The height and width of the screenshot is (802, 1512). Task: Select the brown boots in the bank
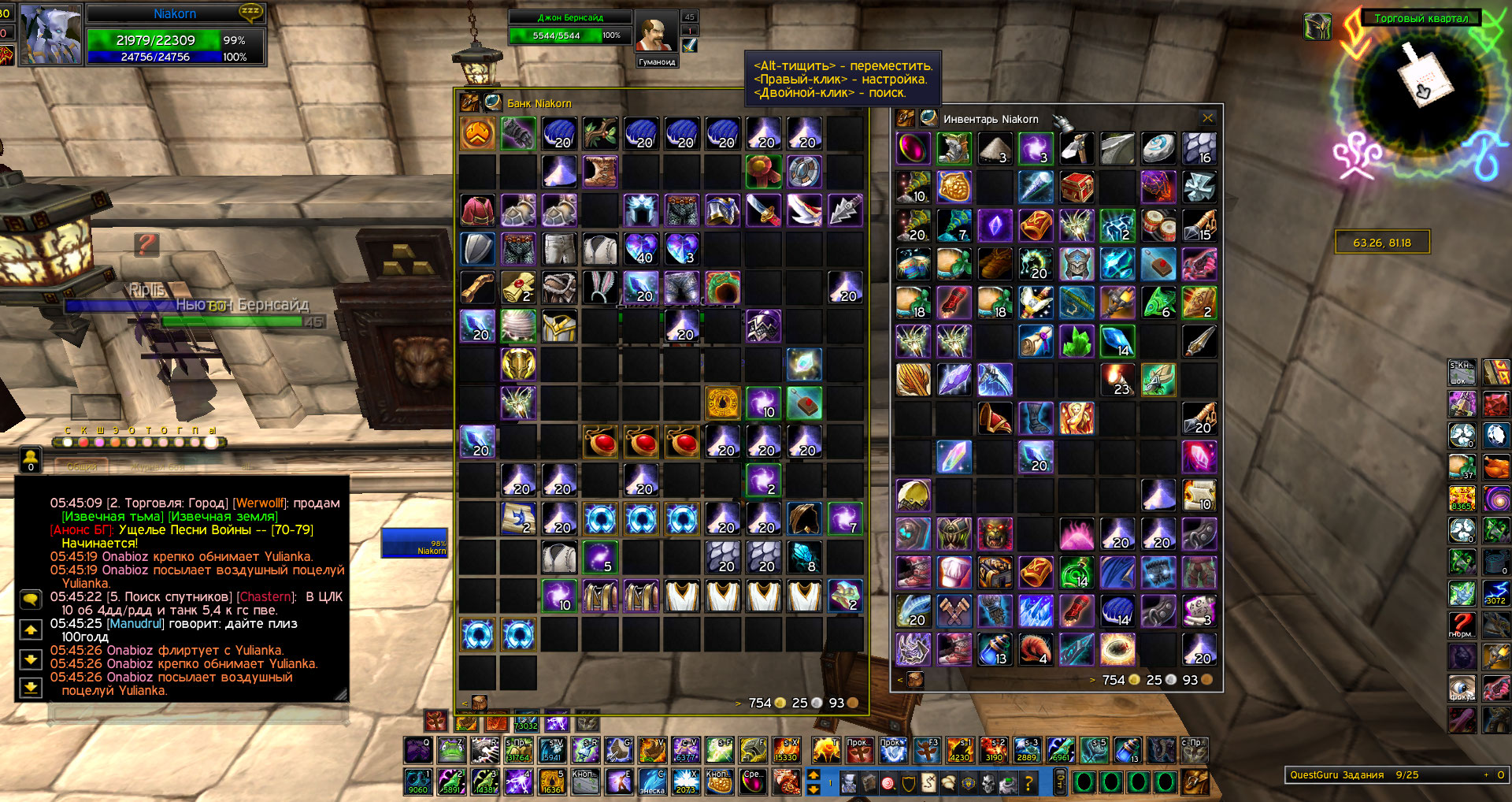click(600, 172)
